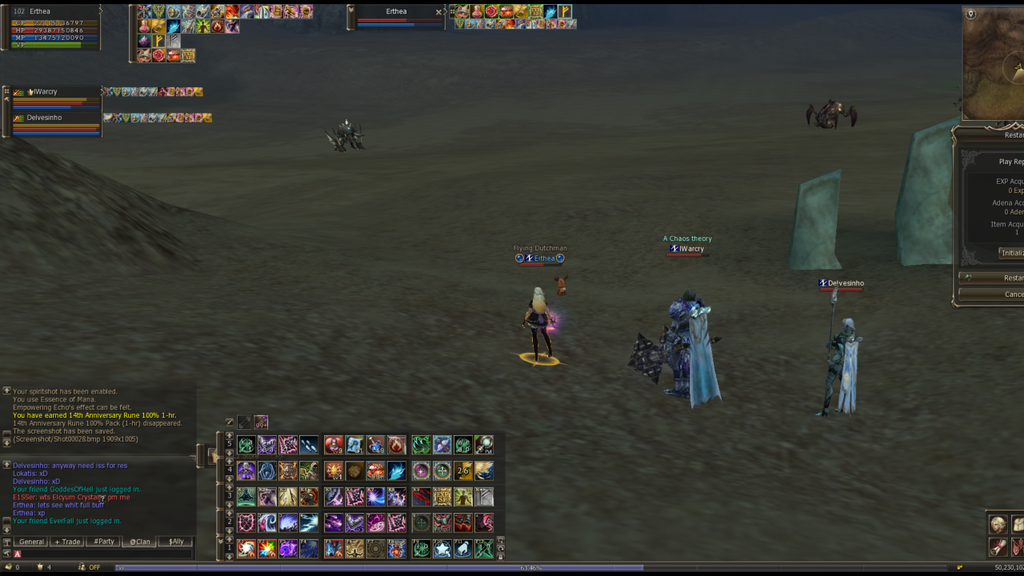
Task: Select the #Party chat tab
Action: 103,542
